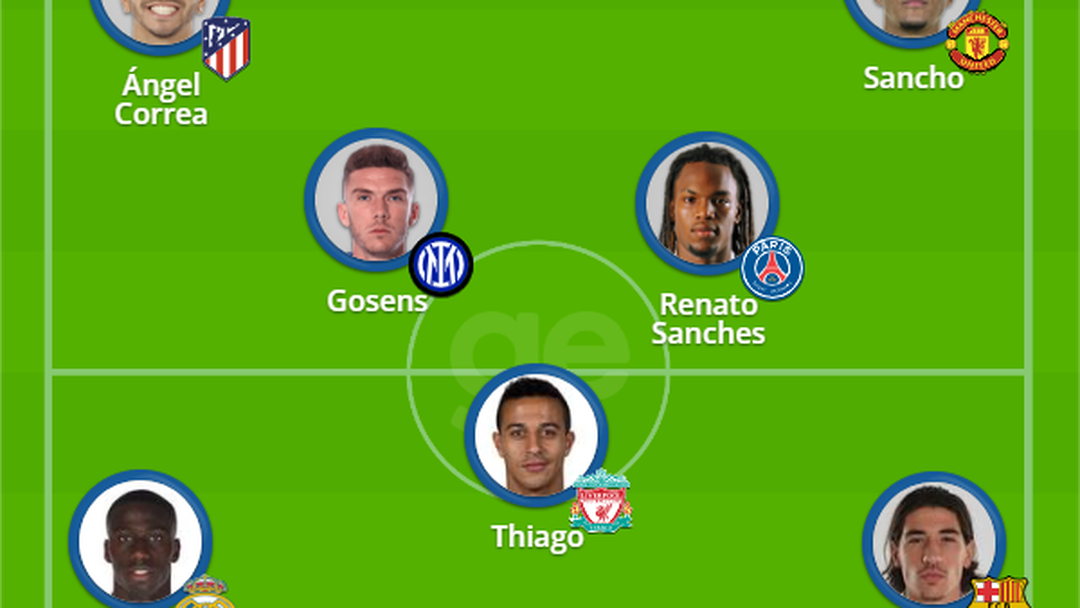
Task: Click the Manchester United club badge
Action: pos(977,41)
